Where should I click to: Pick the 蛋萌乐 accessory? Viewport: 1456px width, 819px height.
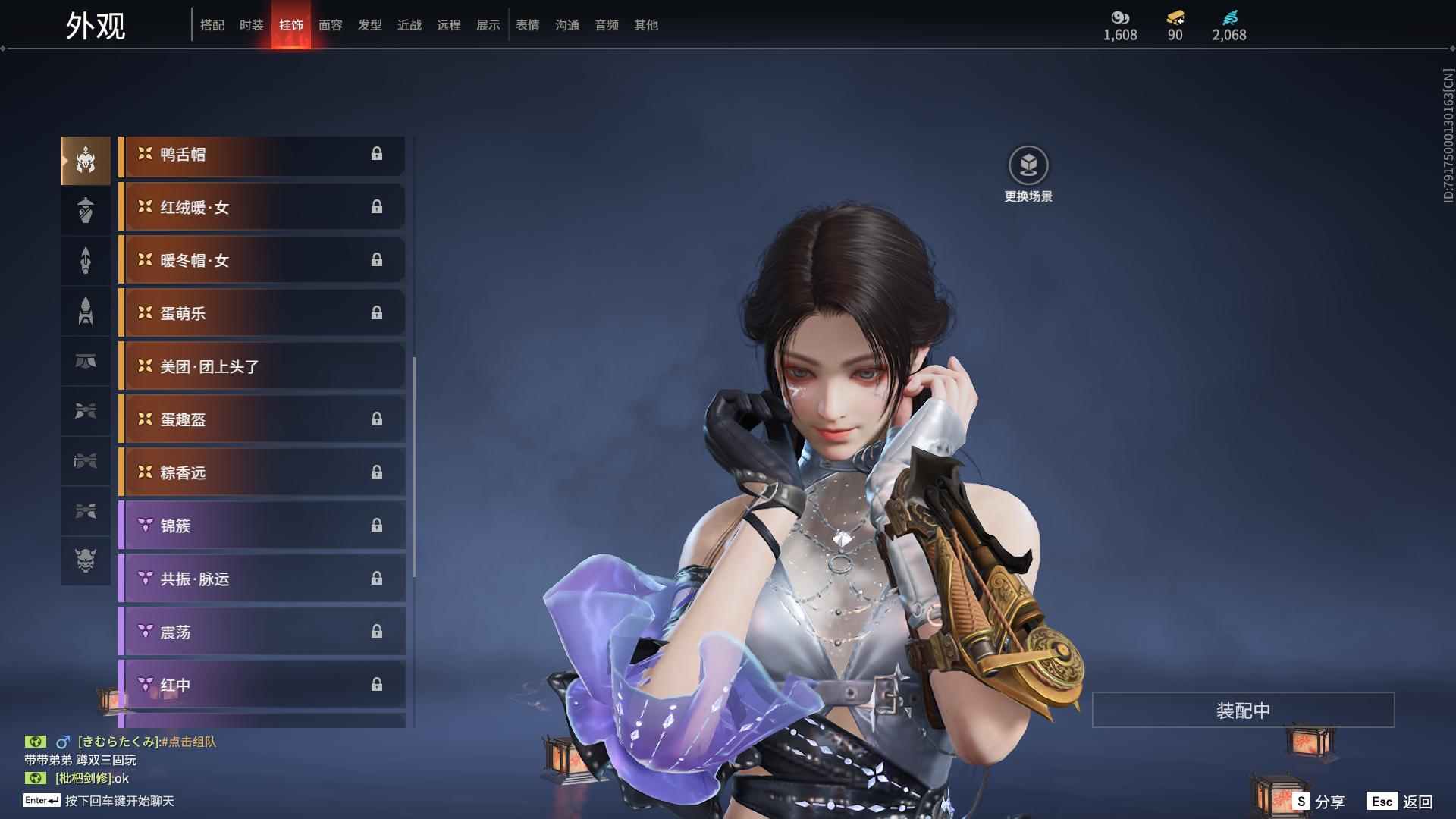click(262, 314)
